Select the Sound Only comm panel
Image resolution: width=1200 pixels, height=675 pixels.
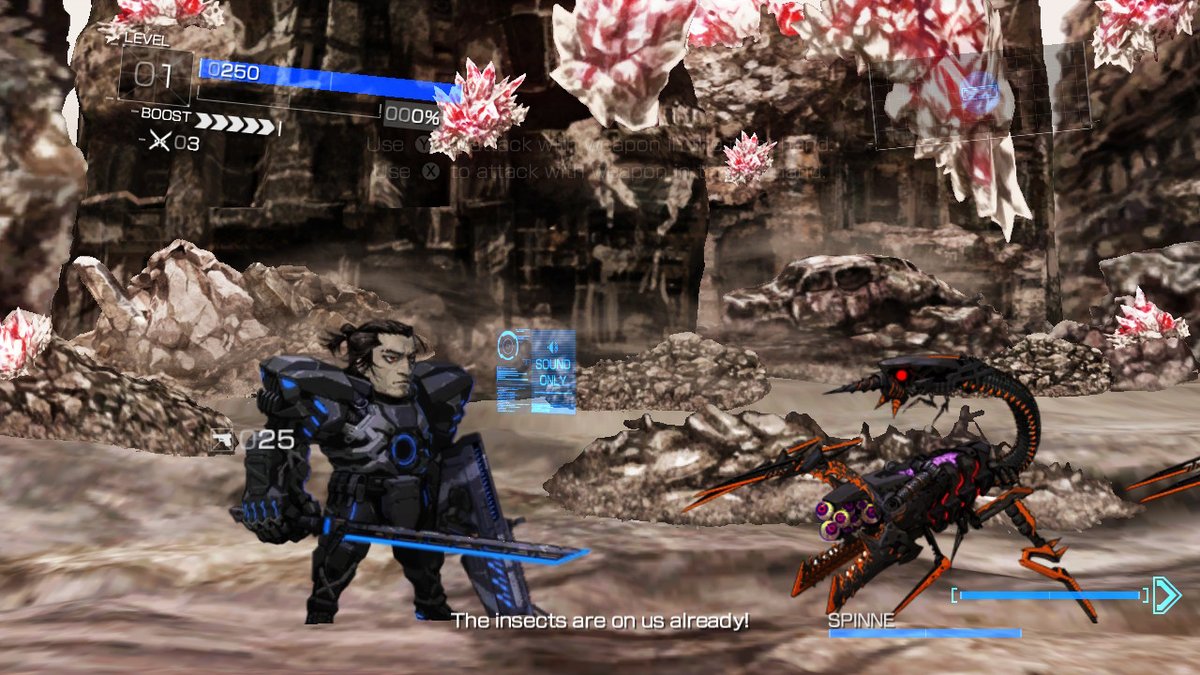pyautogui.click(x=537, y=371)
